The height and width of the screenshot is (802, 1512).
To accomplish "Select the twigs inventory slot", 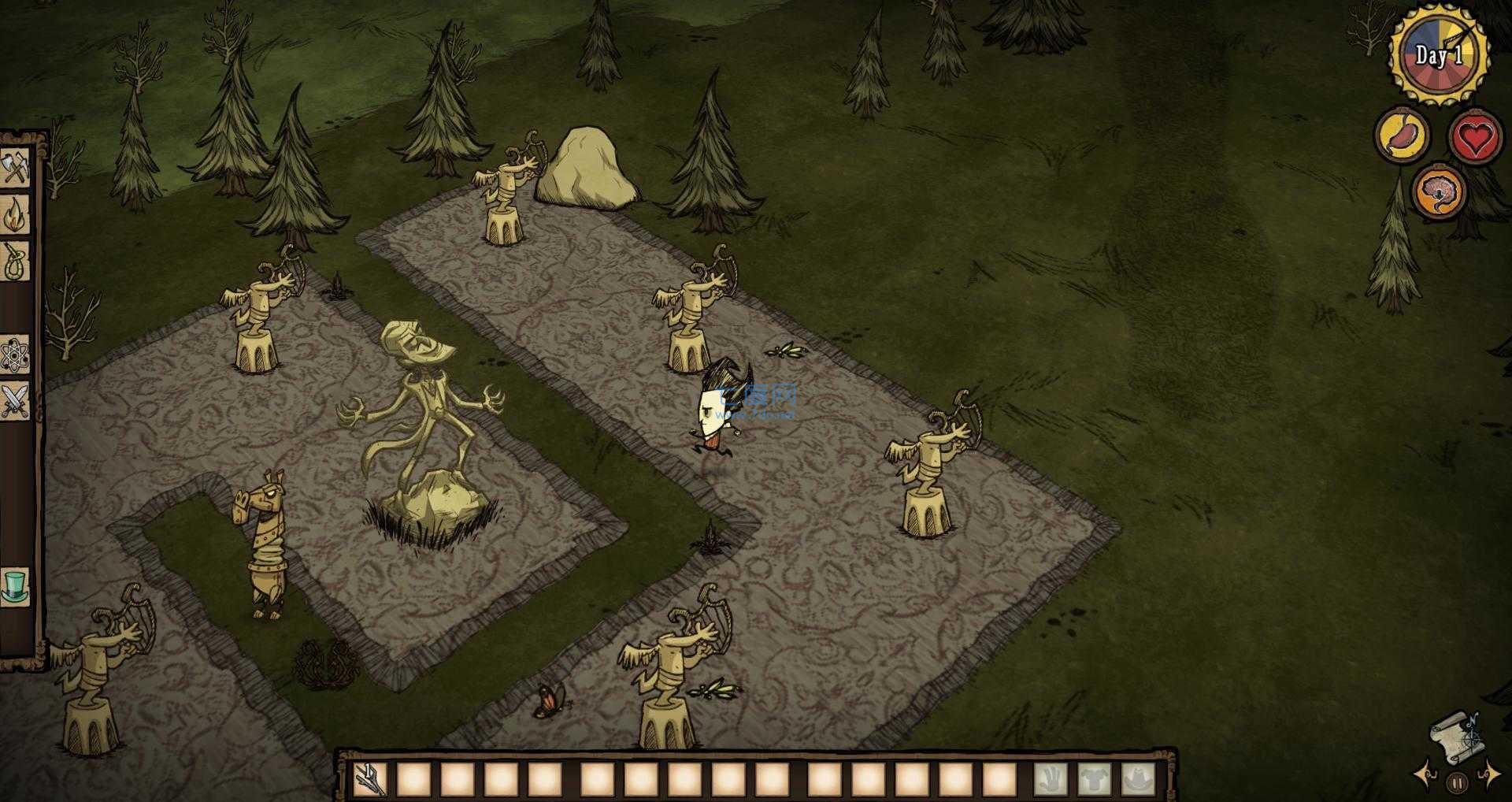I will (369, 779).
